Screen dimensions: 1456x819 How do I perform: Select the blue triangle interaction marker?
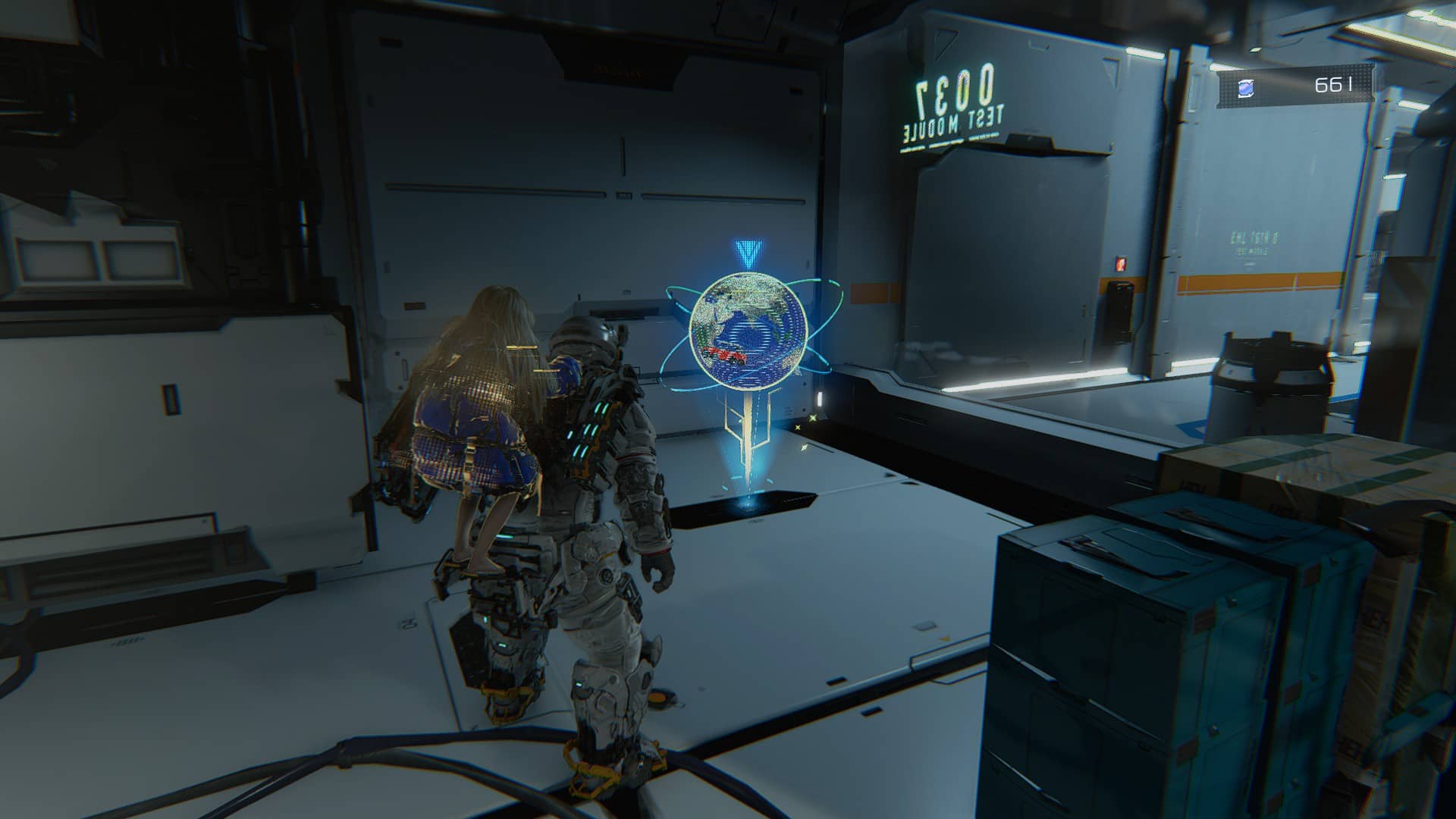[x=748, y=253]
